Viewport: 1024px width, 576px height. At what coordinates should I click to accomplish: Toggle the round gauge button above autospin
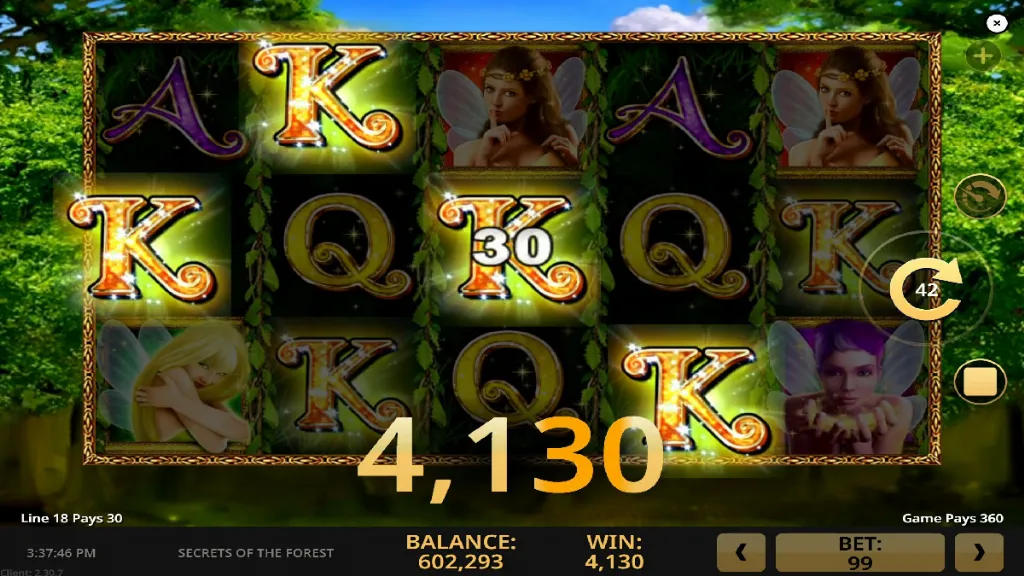point(979,197)
